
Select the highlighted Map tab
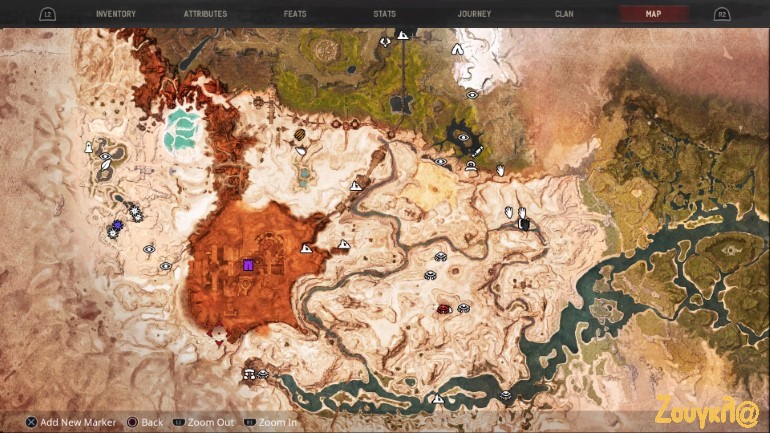click(653, 14)
